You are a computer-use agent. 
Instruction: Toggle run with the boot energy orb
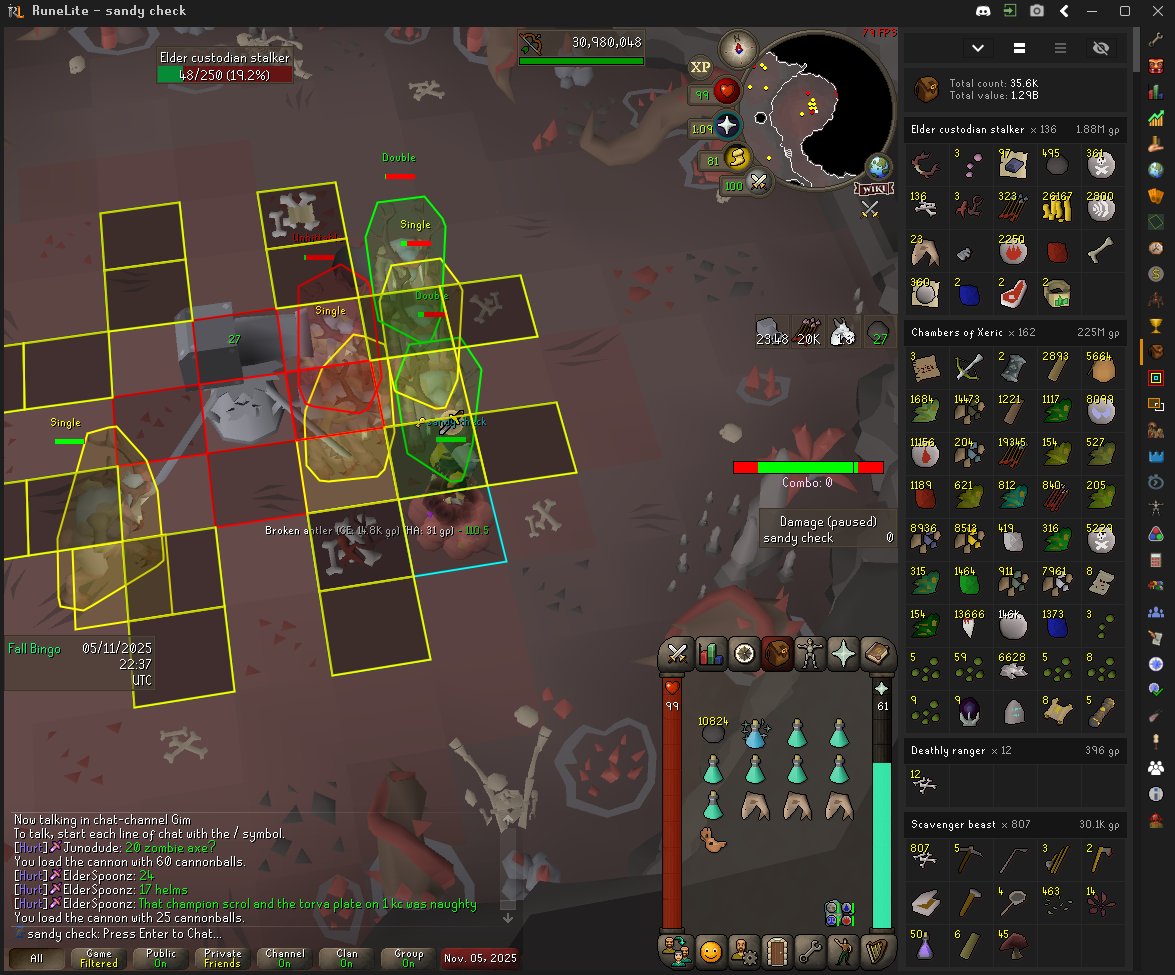pos(737,158)
